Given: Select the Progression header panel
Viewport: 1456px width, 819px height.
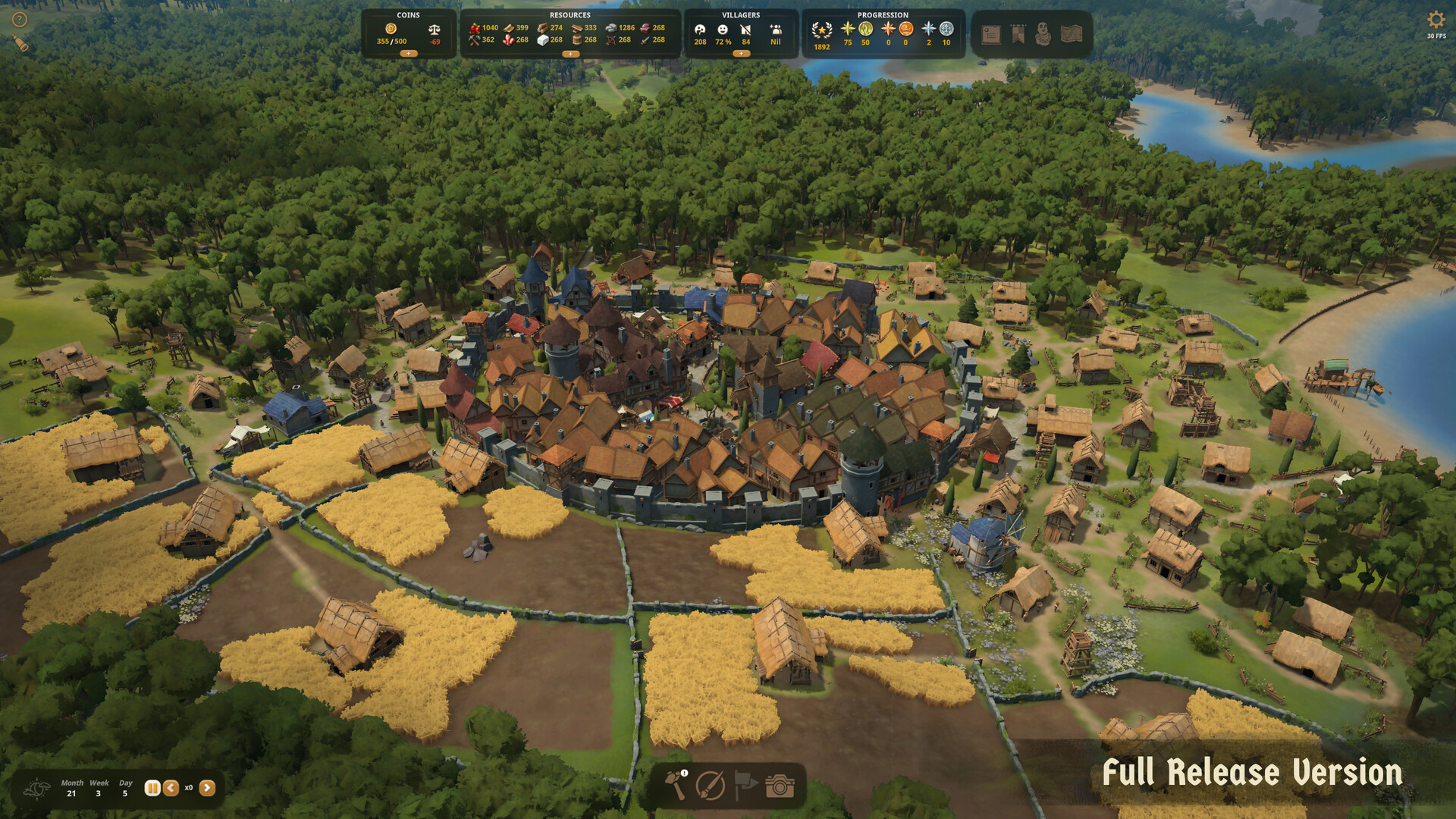Looking at the screenshot, I should pyautogui.click(x=883, y=14).
